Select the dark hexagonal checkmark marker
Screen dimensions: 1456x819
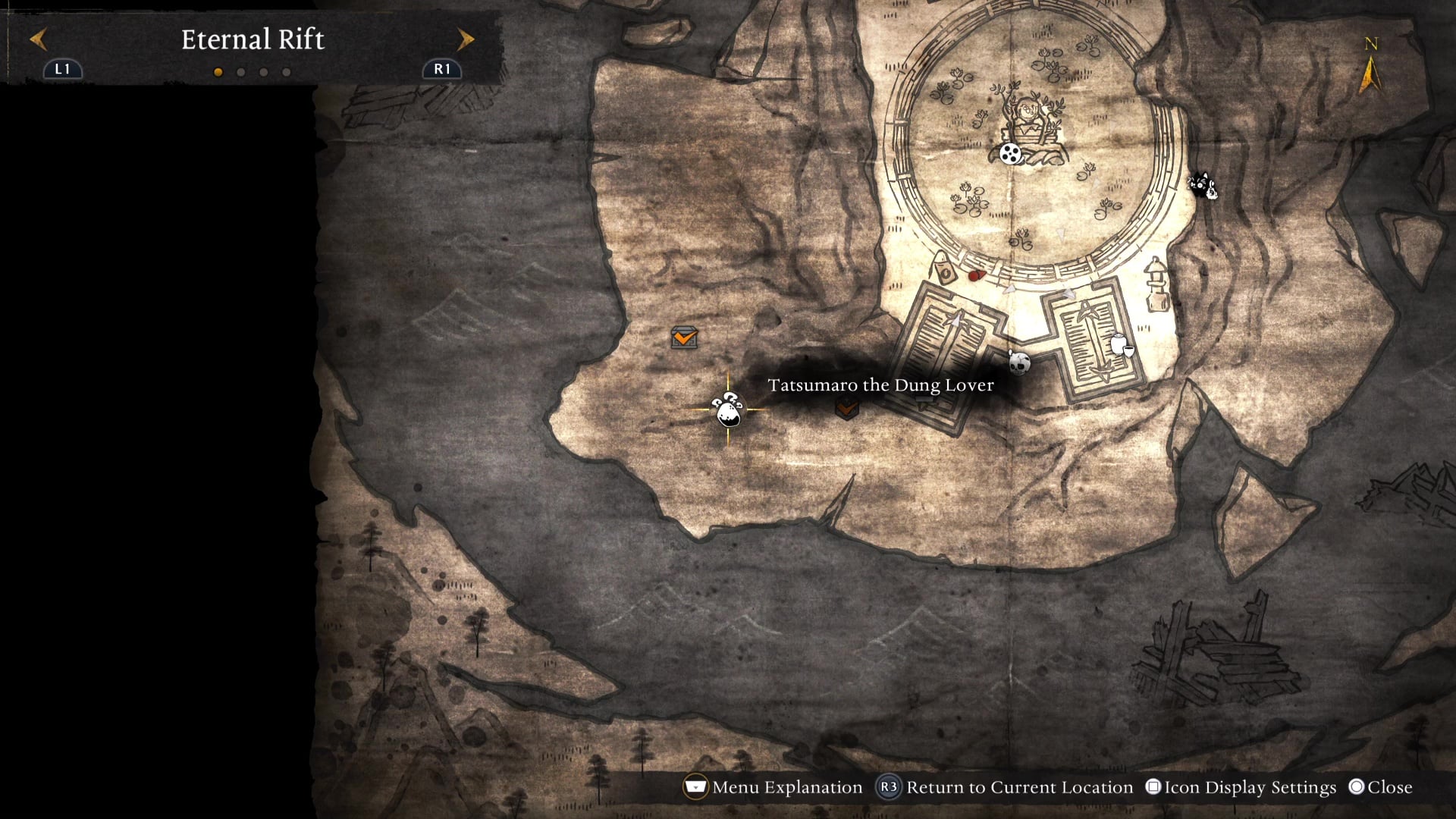[846, 409]
